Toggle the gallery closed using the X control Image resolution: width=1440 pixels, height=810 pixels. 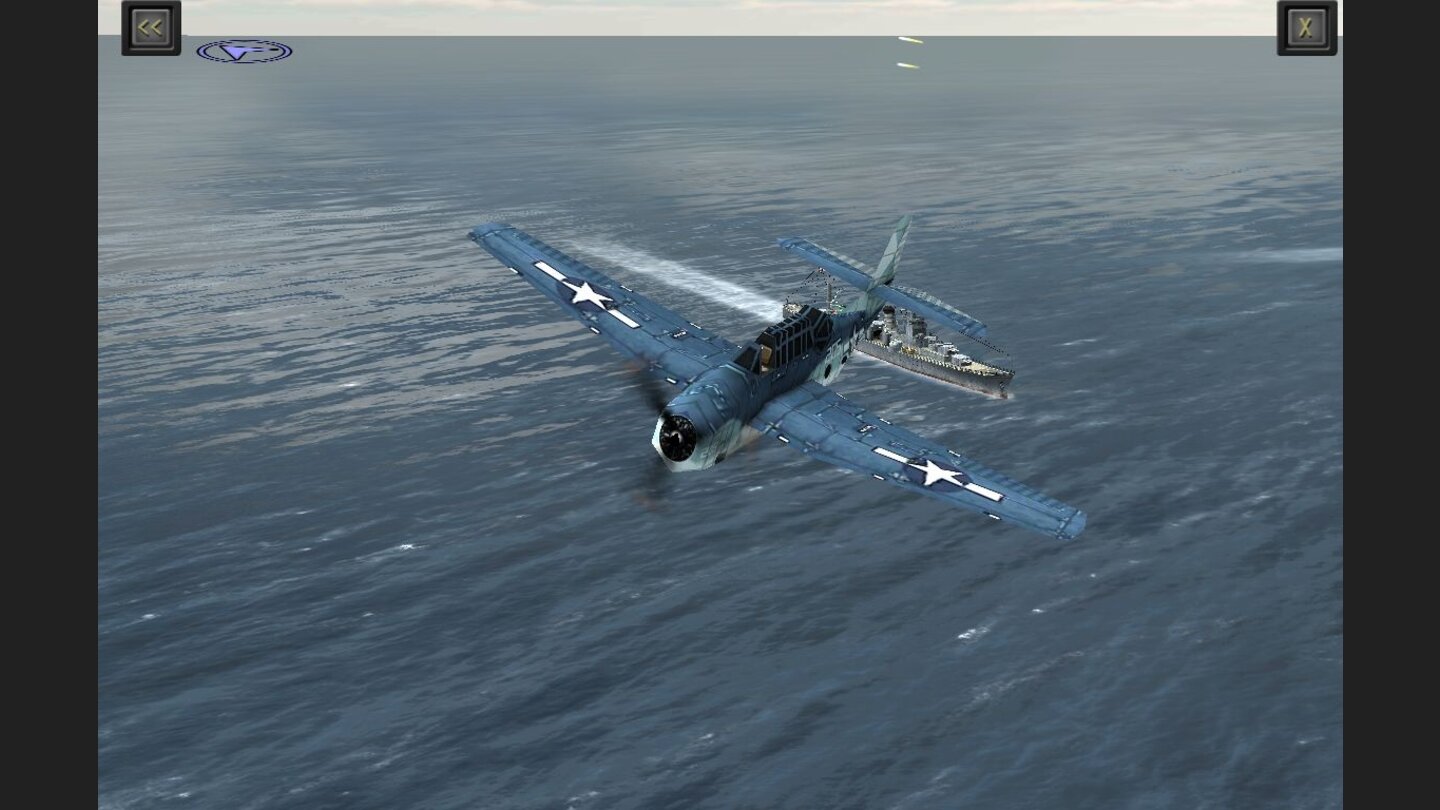point(1306,26)
